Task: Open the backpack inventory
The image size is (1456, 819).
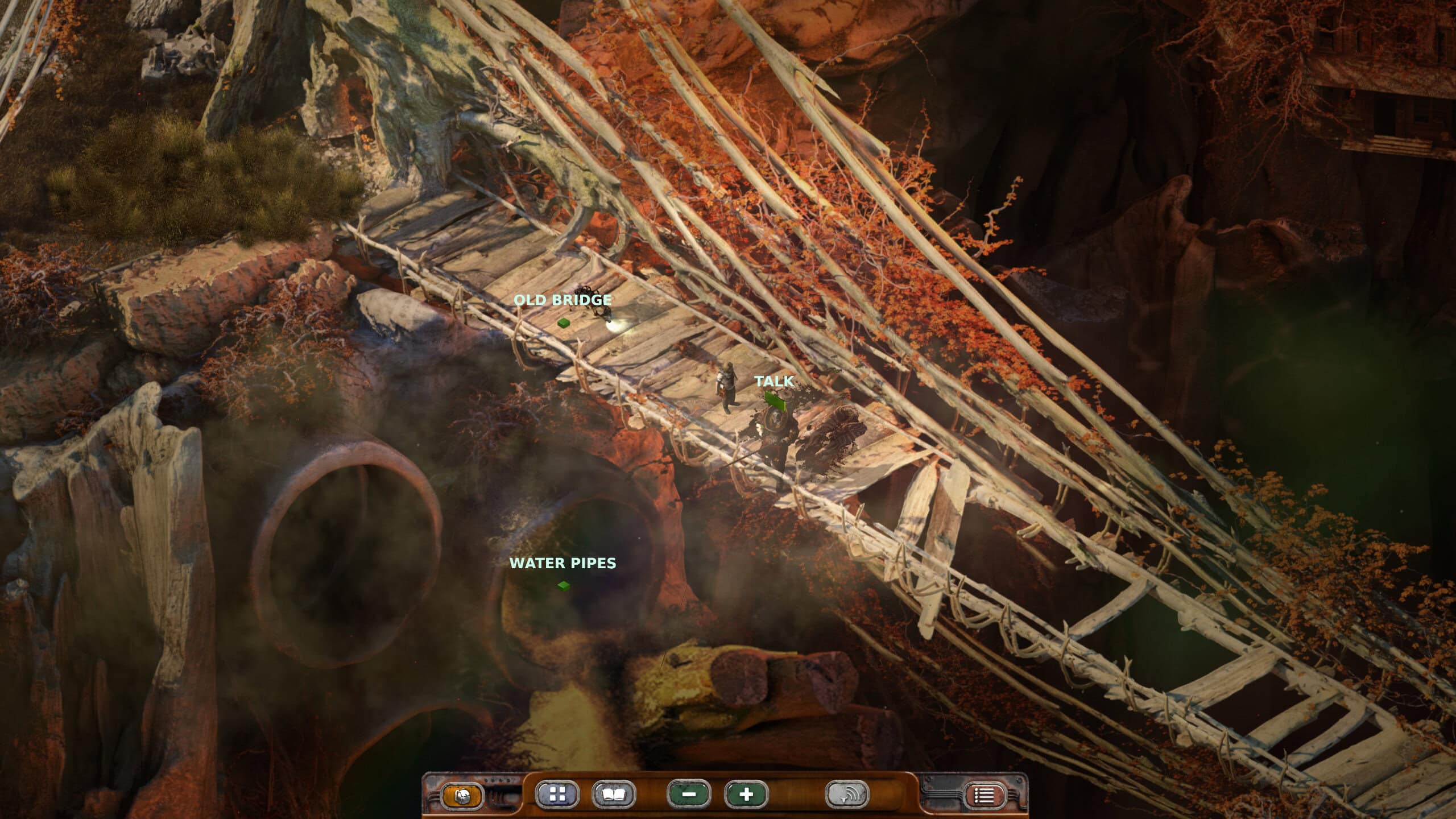Action: click(462, 795)
